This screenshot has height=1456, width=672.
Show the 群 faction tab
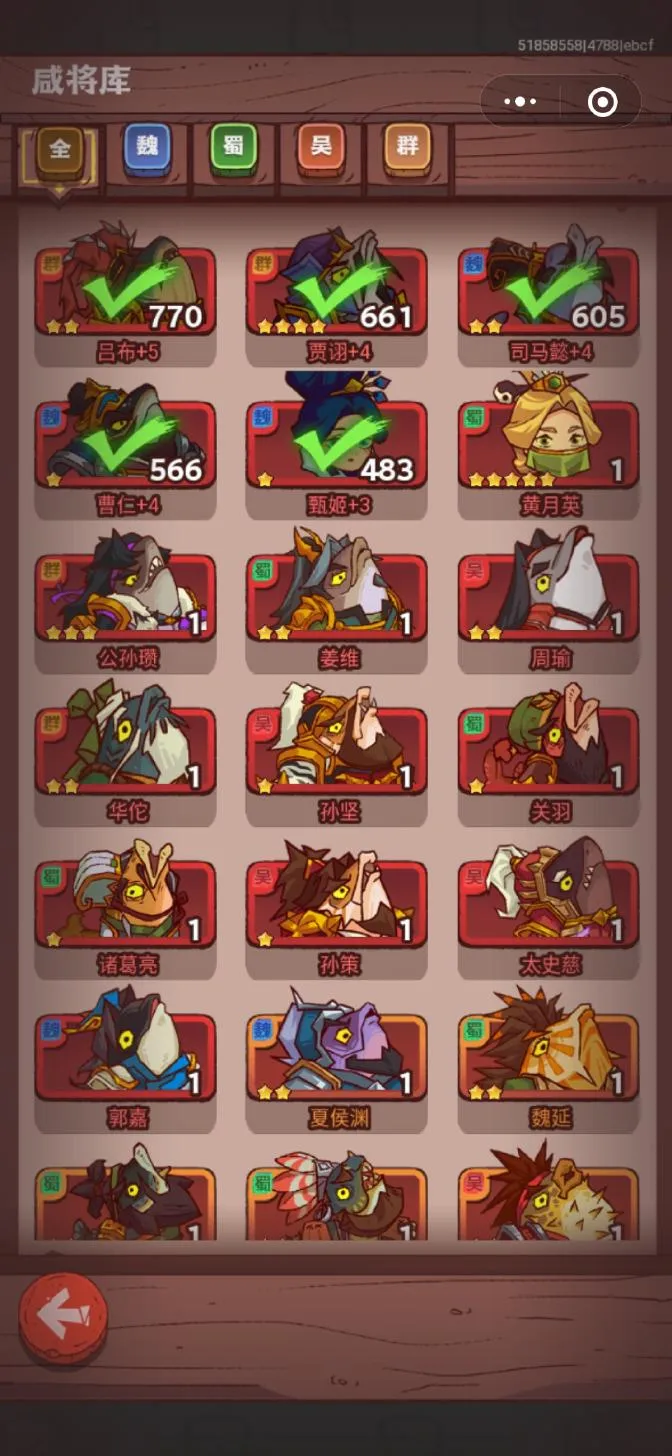407,147
